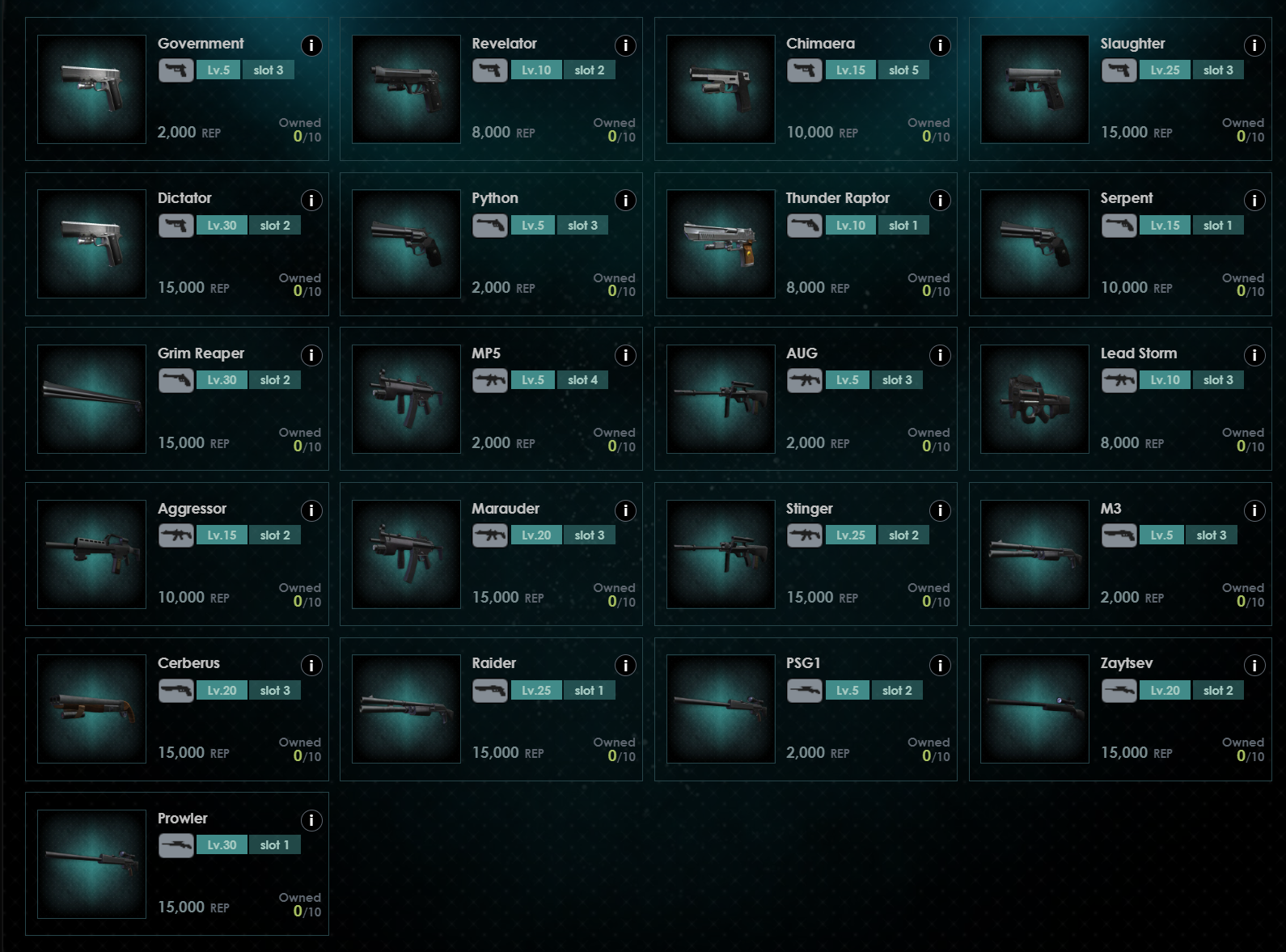Click the rifle icon on the Lead Storm card
This screenshot has height=952, width=1286.
(x=1119, y=379)
